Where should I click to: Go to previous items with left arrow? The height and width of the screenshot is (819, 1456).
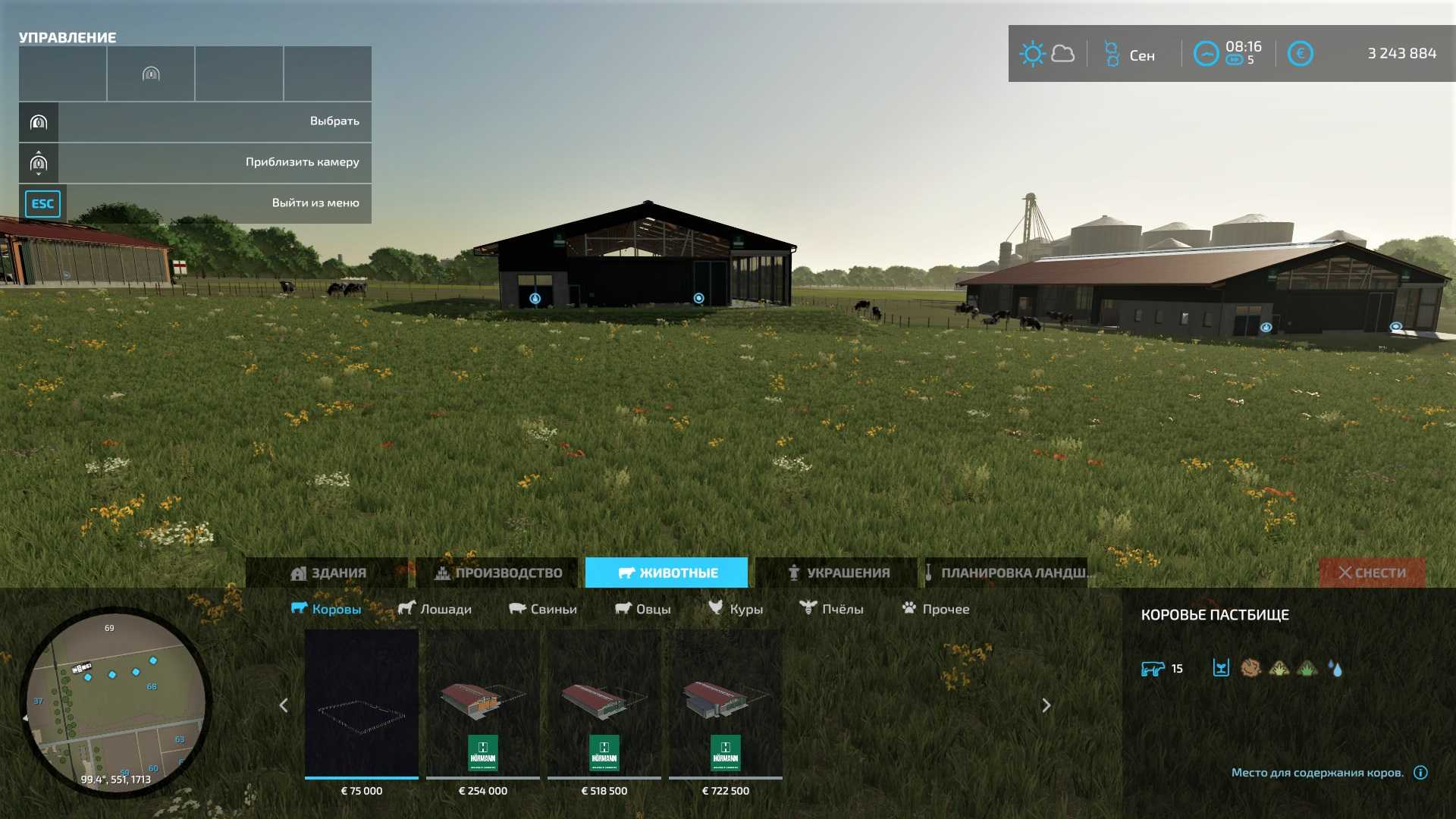pos(284,705)
